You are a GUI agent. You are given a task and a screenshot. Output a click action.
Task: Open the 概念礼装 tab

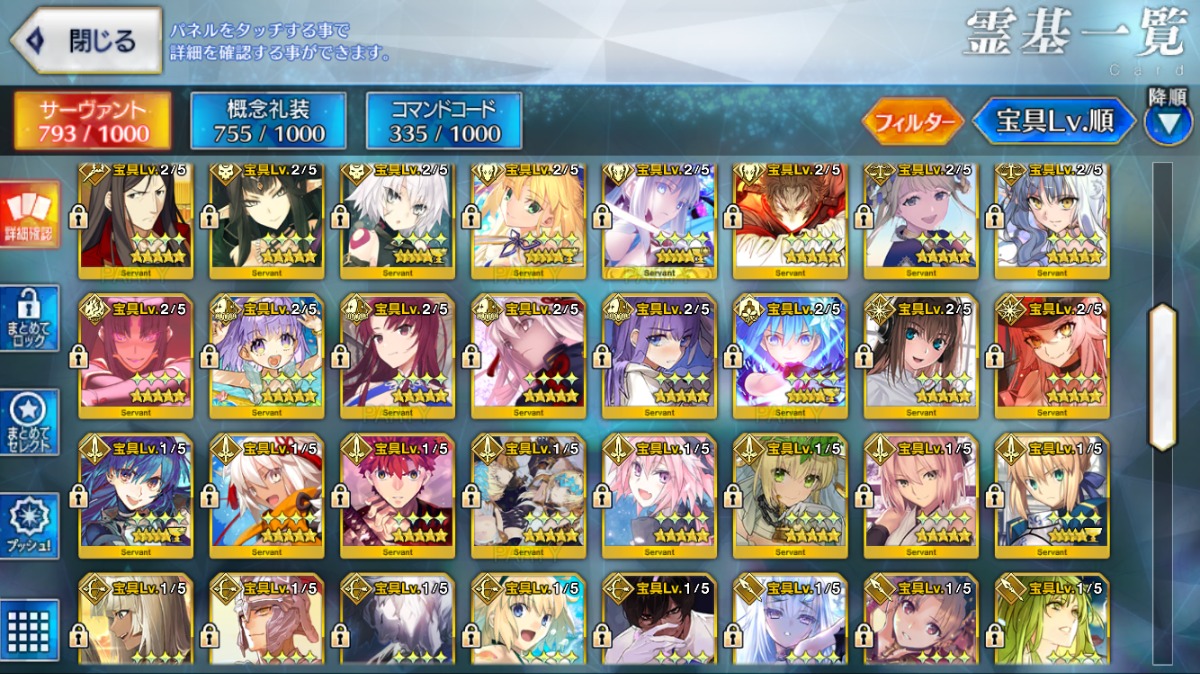[268, 121]
